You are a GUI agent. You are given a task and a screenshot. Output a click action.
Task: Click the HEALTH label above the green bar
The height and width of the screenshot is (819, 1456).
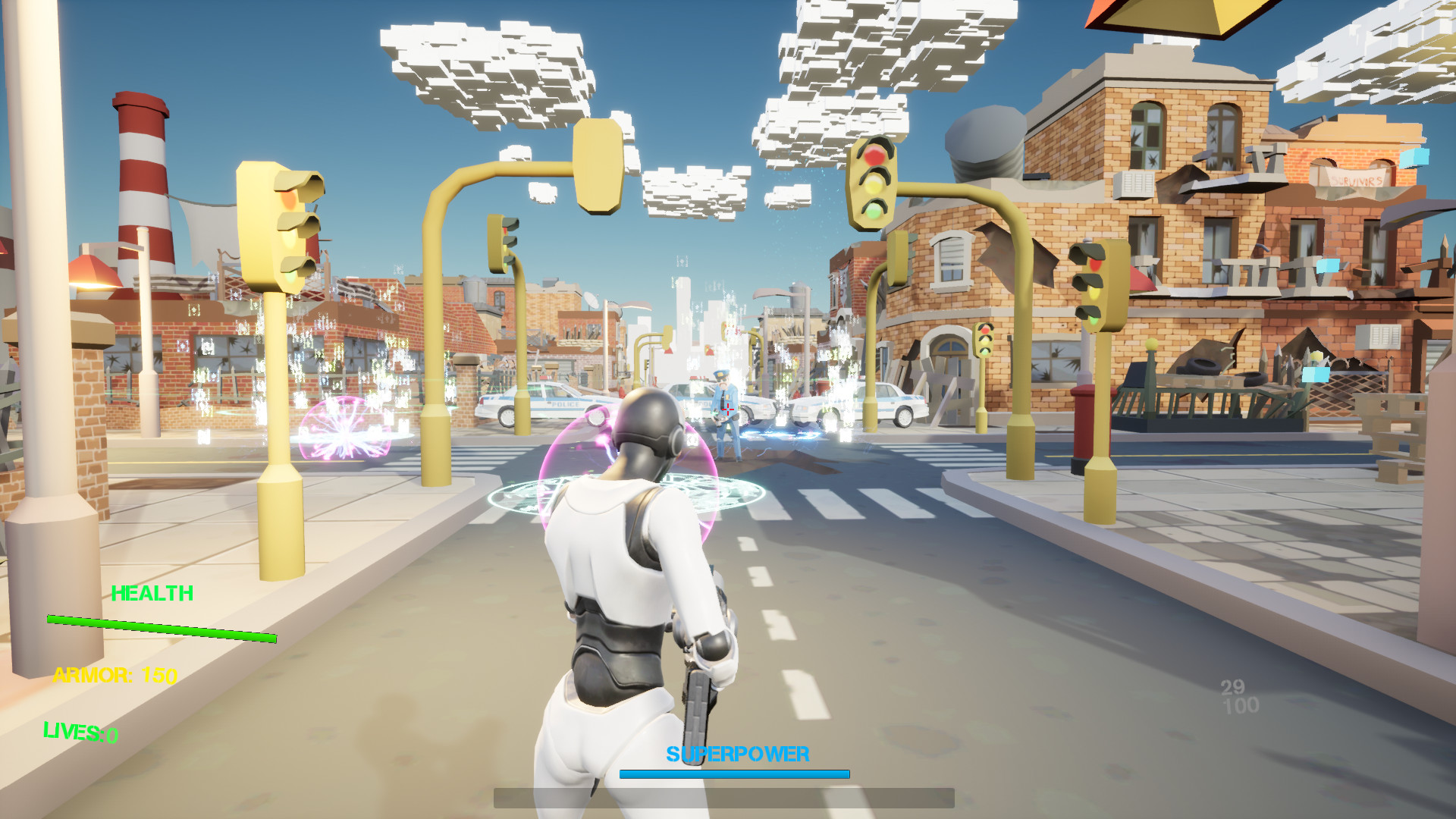[x=153, y=594]
